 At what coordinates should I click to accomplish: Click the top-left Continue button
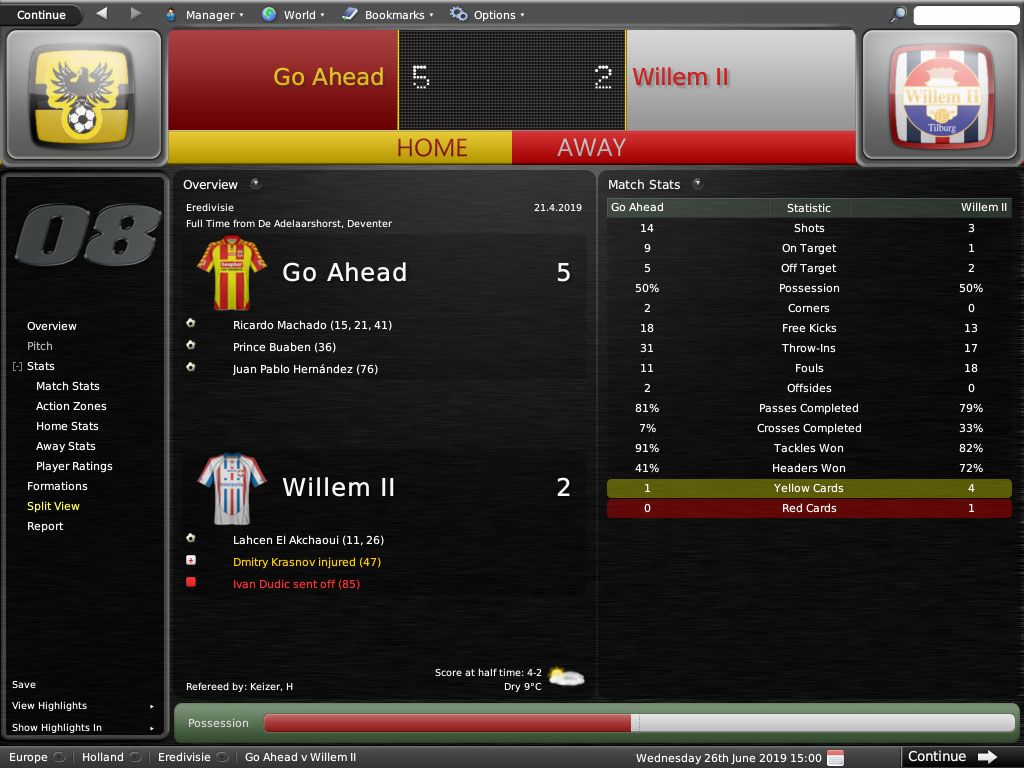pos(42,15)
